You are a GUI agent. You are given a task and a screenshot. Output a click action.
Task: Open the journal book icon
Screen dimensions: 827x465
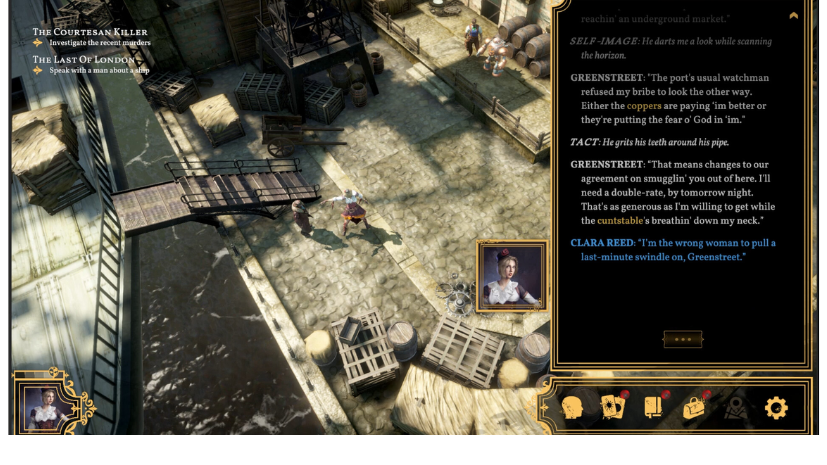tap(654, 407)
